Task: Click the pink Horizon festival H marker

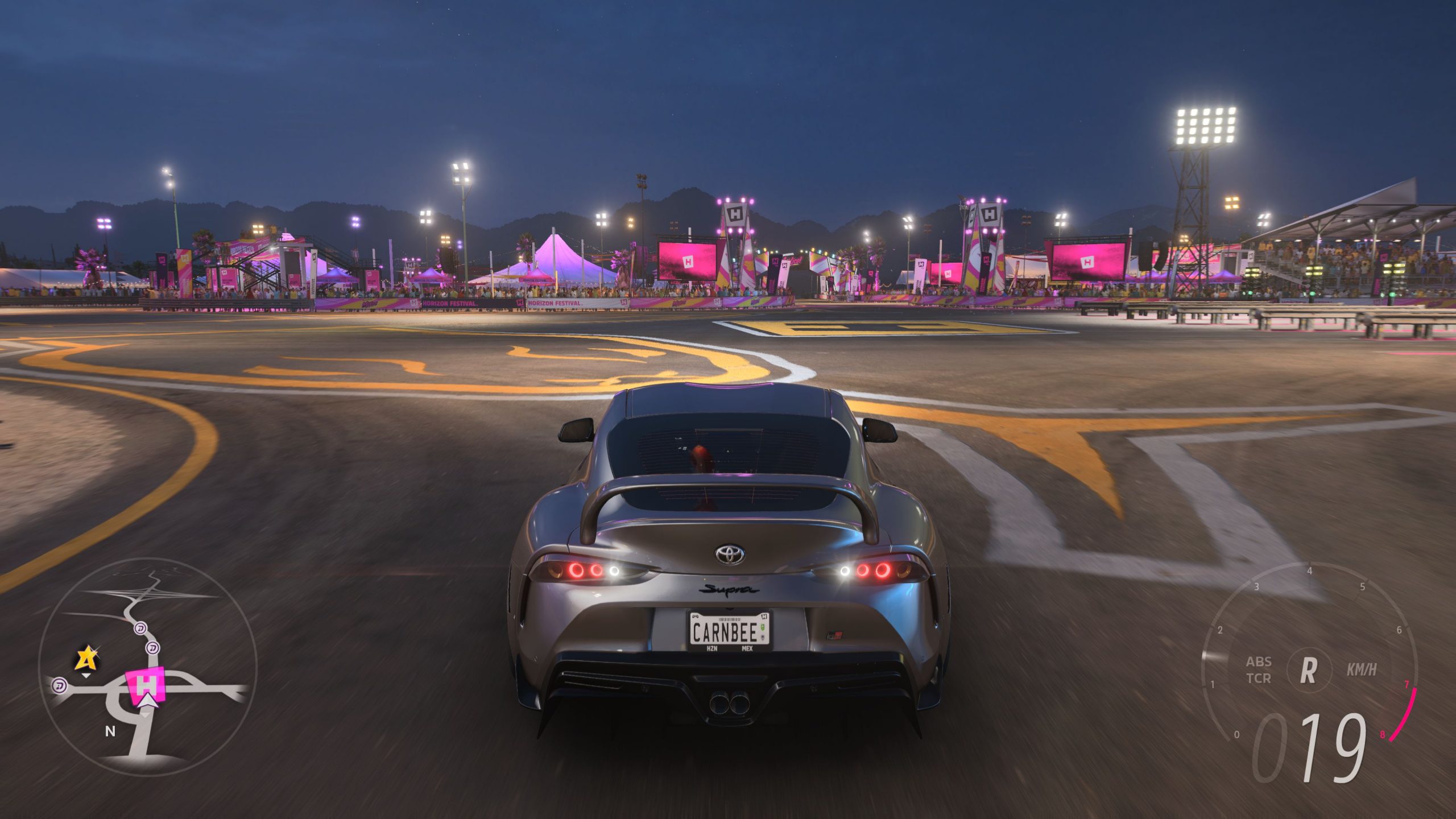Action: pos(146,685)
